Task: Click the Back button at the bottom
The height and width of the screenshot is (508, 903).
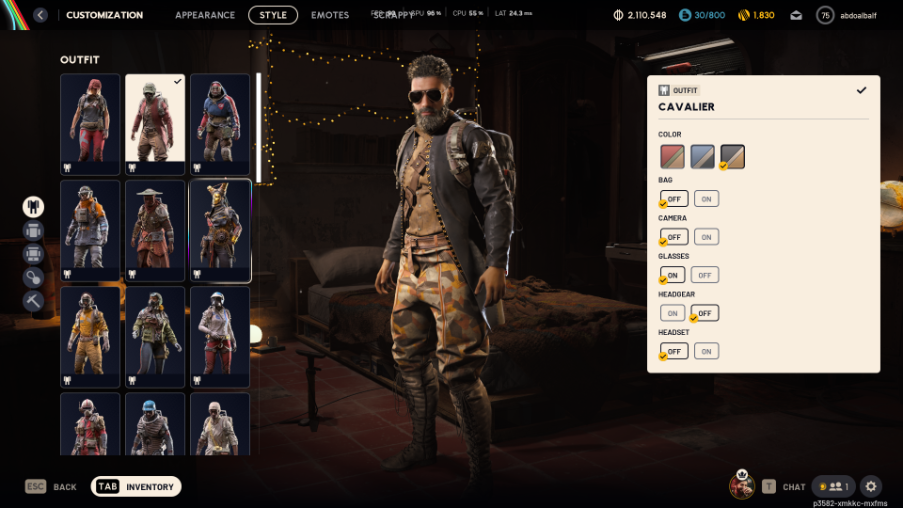Action: coord(52,487)
